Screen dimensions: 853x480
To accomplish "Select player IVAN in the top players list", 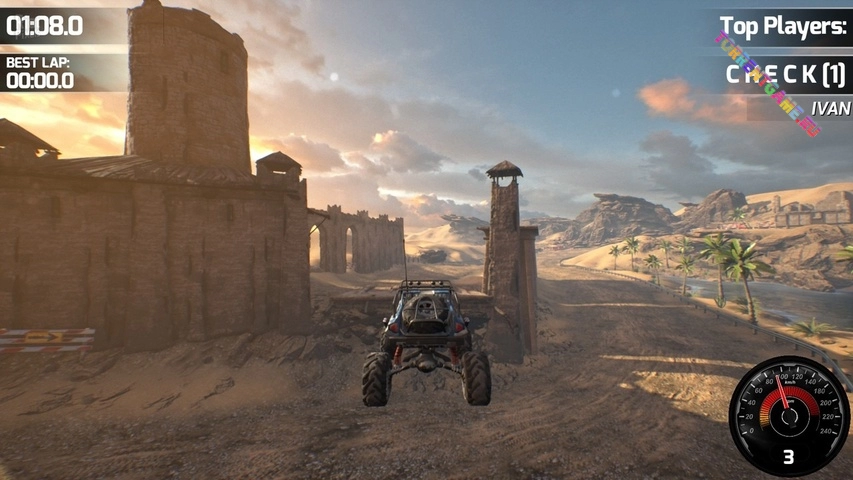I will pos(830,108).
